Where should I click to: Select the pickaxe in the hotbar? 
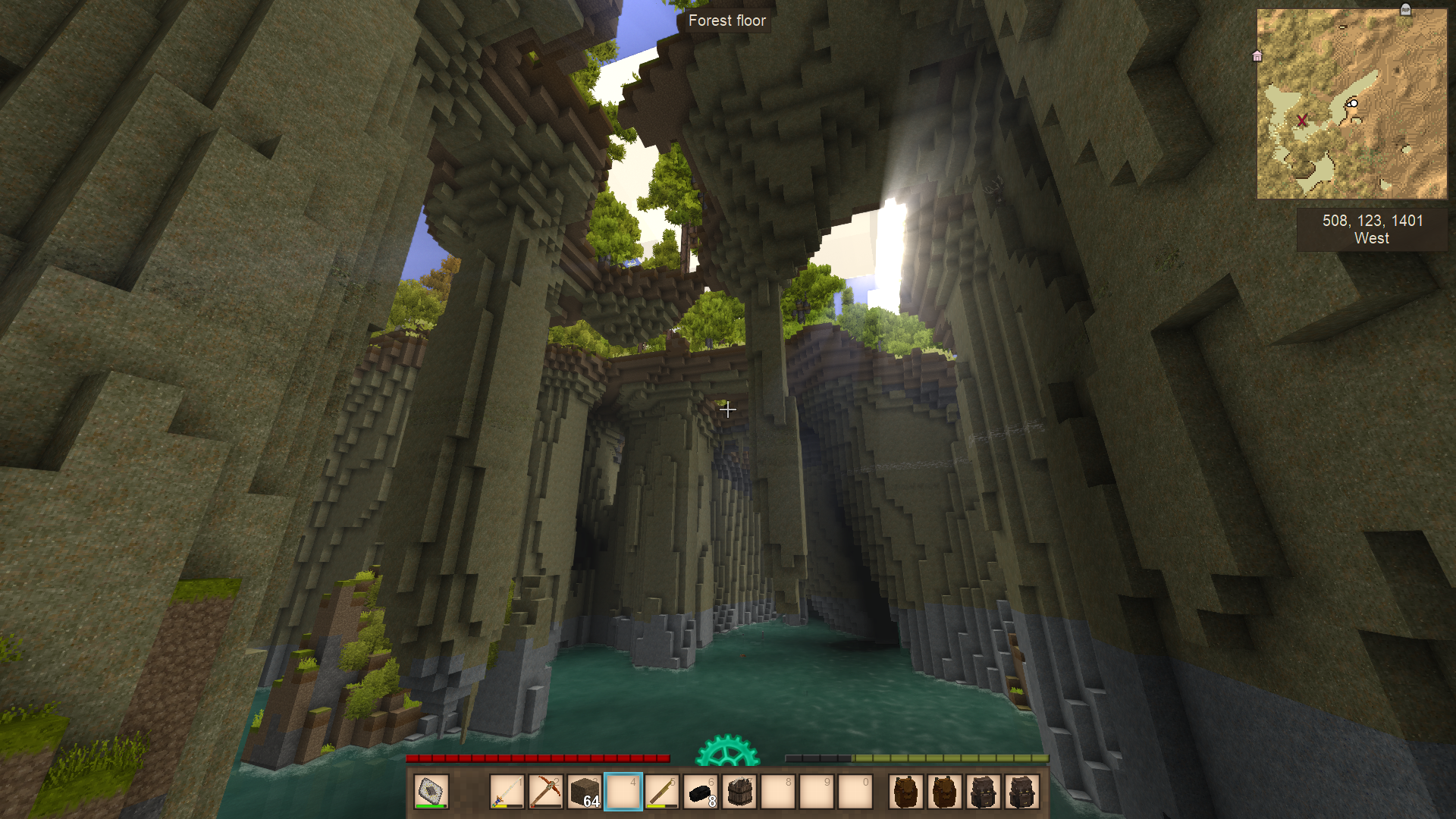point(546,792)
